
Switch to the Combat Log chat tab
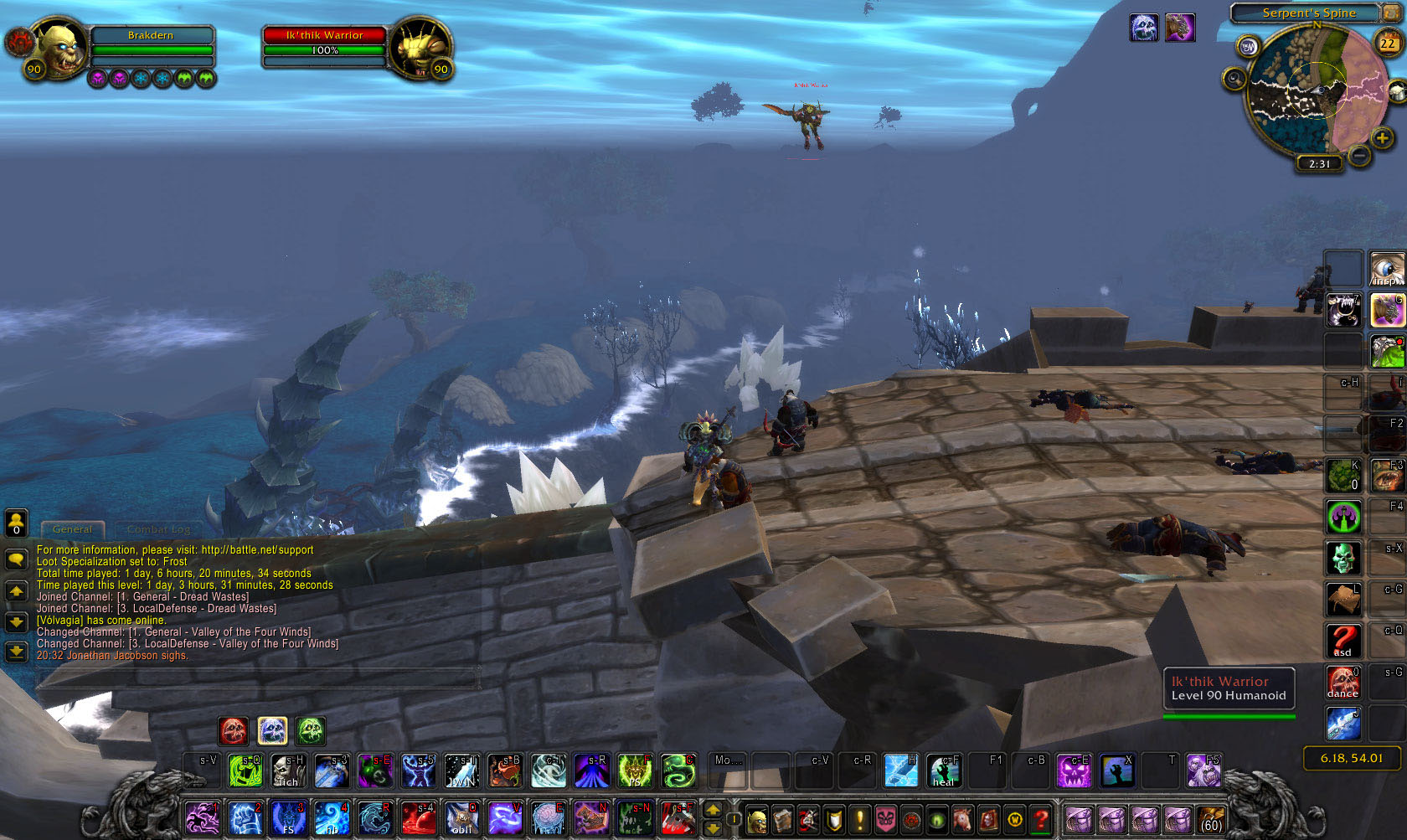coord(158,529)
